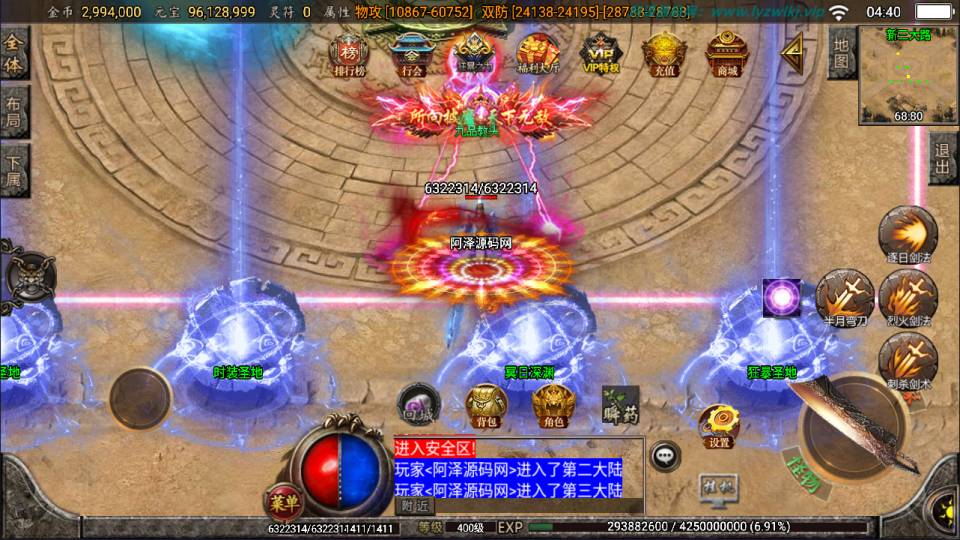Activate the 逐日剑法 skill
Screen dimensions: 960x540
pos(908,236)
